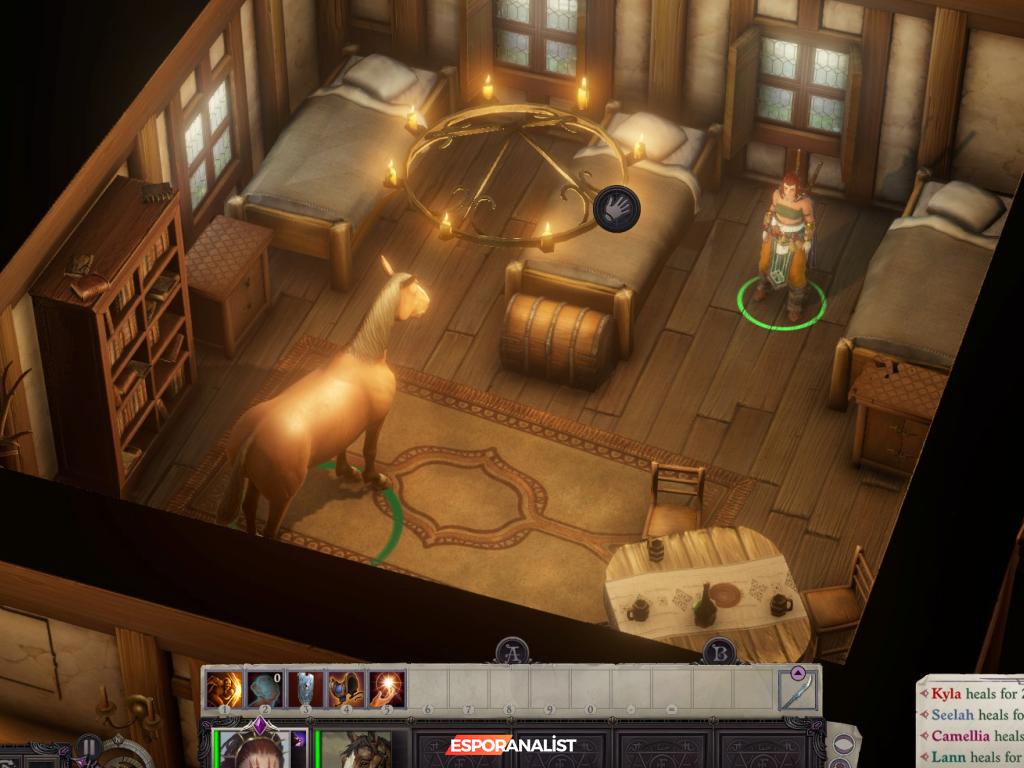Cast the glowing light orb spell
Image resolution: width=1024 pixels, height=768 pixels.
[387, 689]
